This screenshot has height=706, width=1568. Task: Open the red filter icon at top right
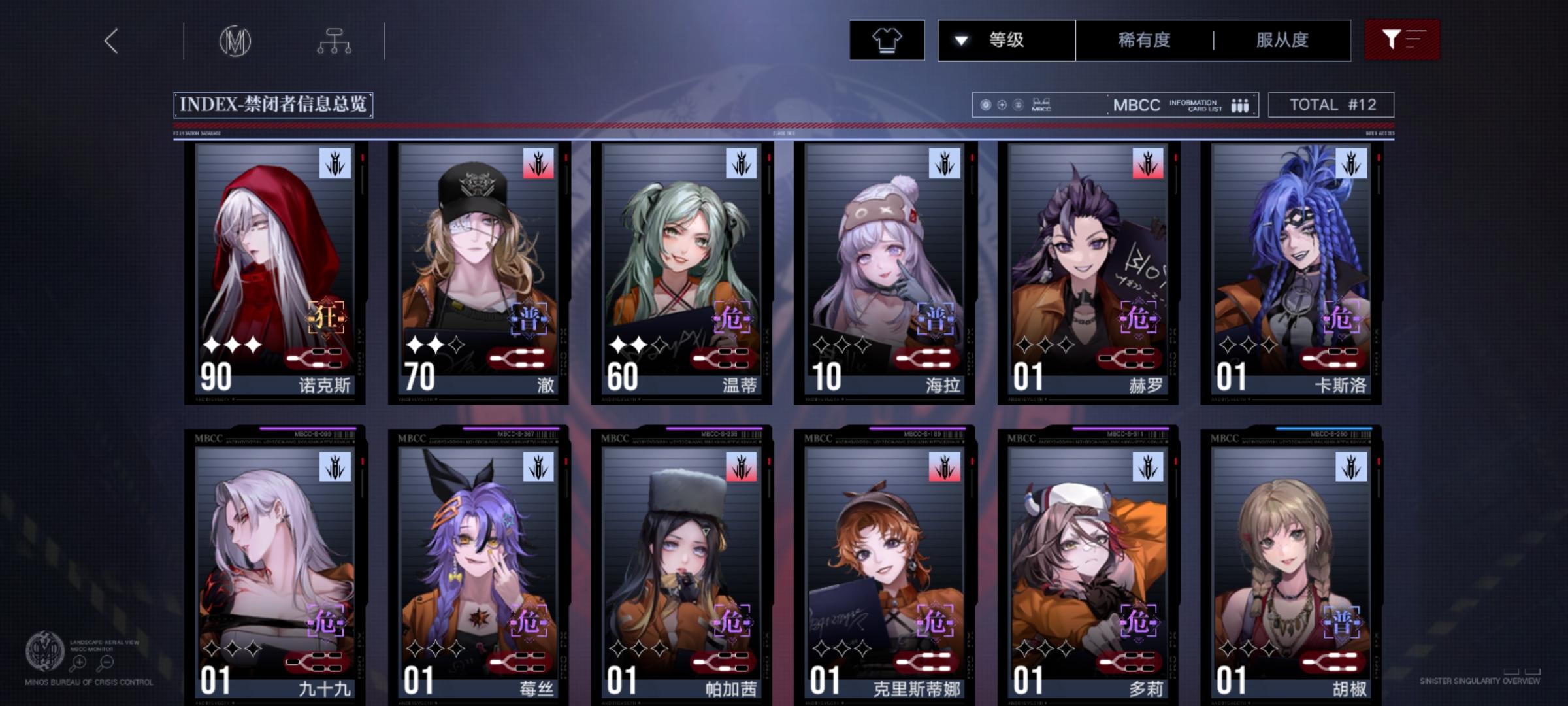(x=1402, y=39)
